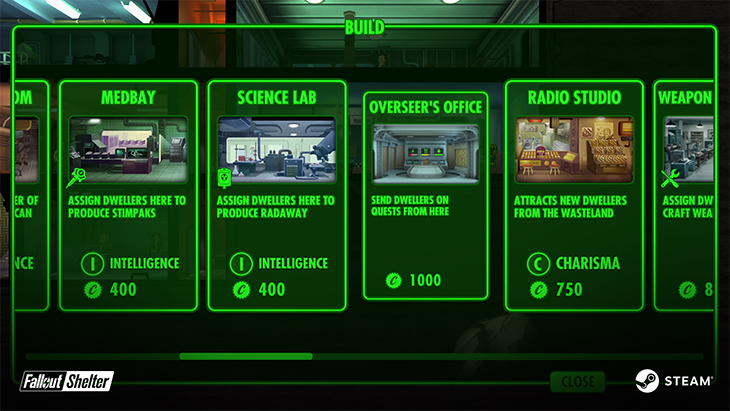Image resolution: width=730 pixels, height=411 pixels.
Task: Choose the Science Lab room card
Action: 276,195
